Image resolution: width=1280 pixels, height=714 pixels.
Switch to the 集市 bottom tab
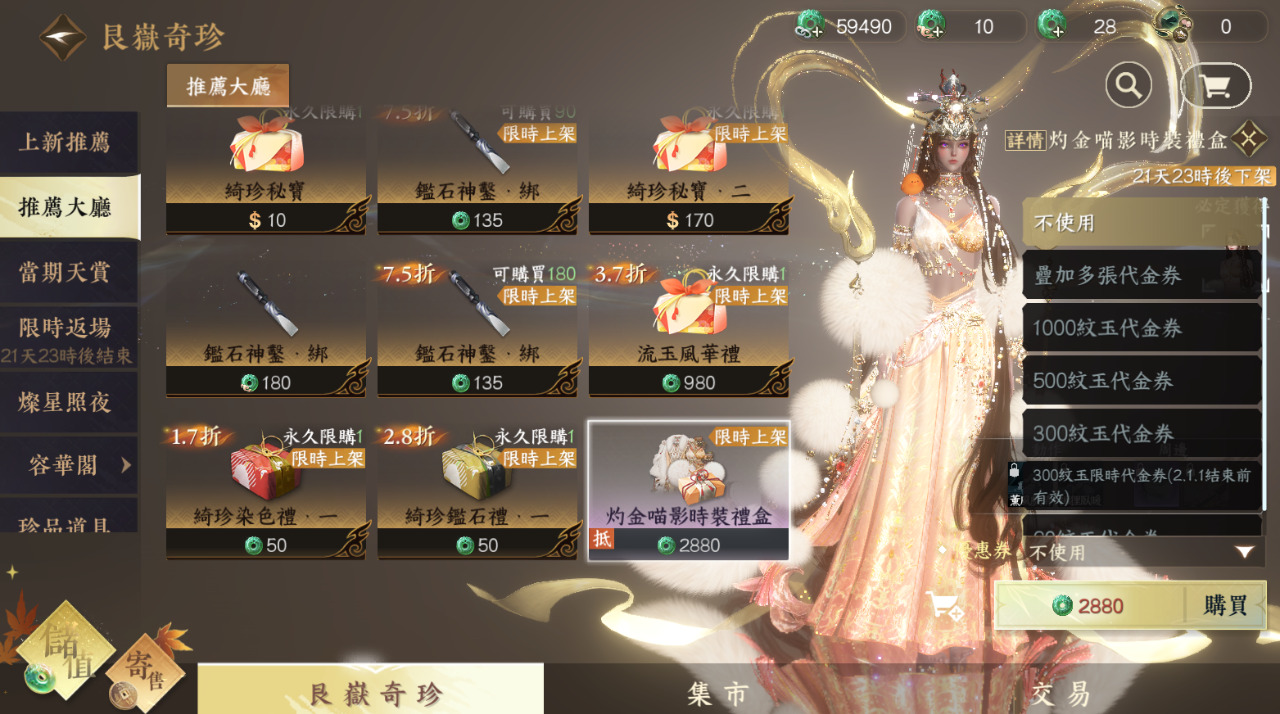(718, 693)
